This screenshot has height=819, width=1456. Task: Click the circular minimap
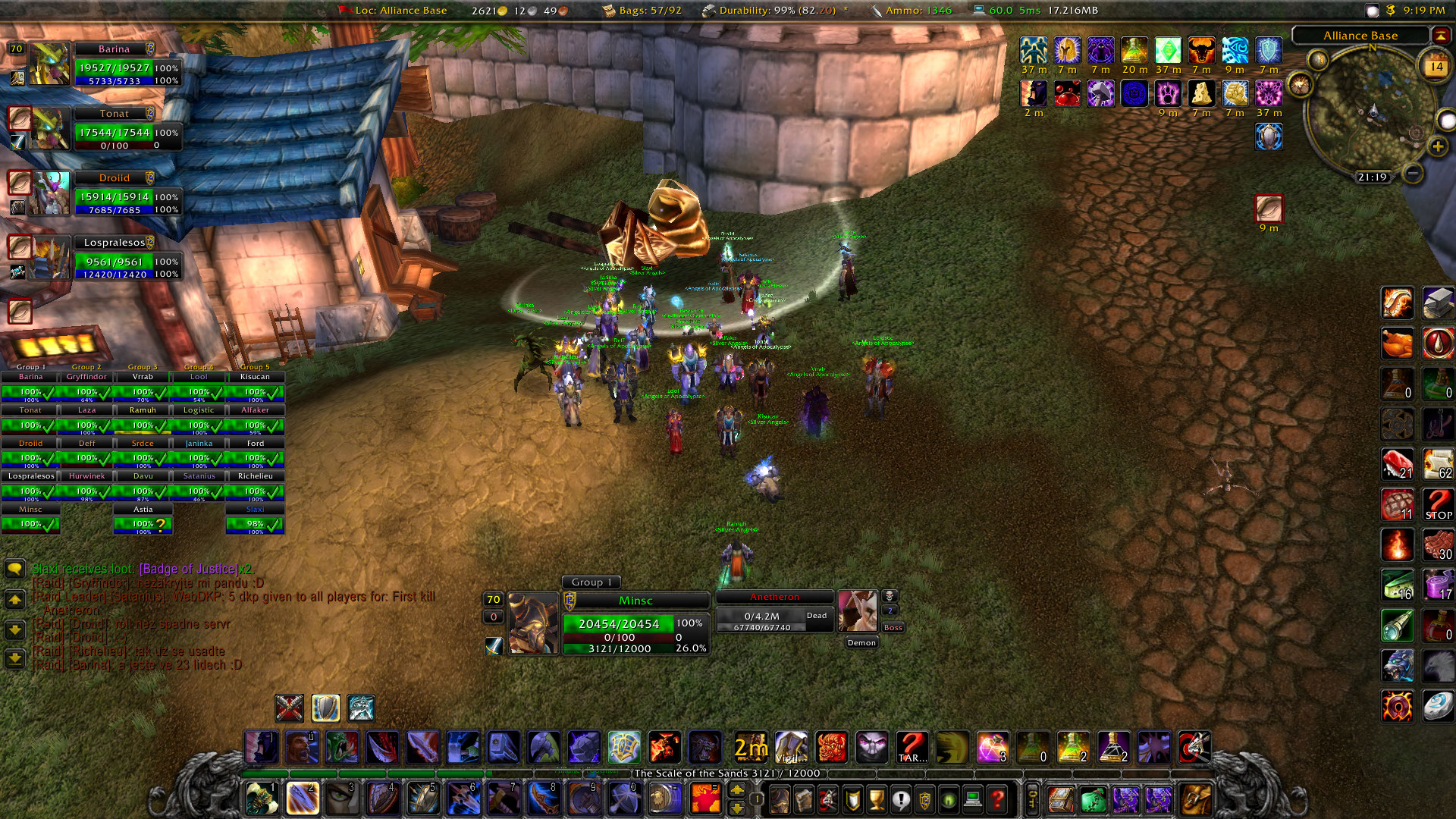1371,114
